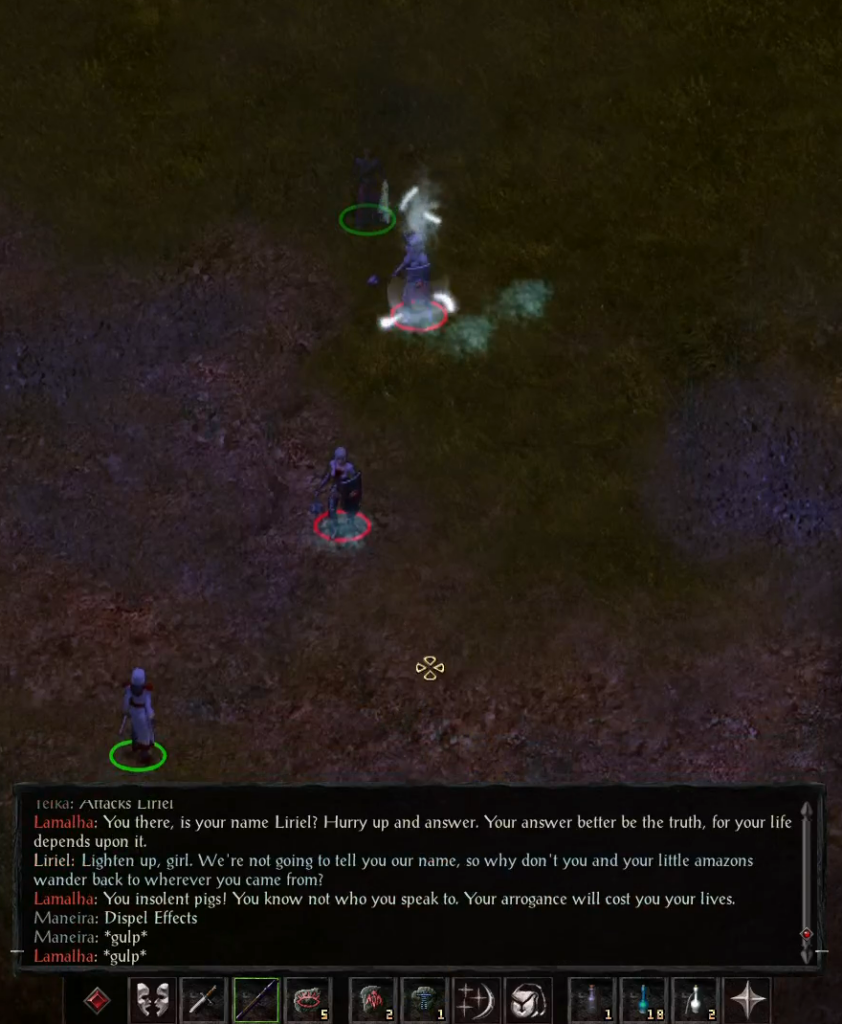
Task: Activate the red rune ability with 2 uses
Action: click(372, 1000)
